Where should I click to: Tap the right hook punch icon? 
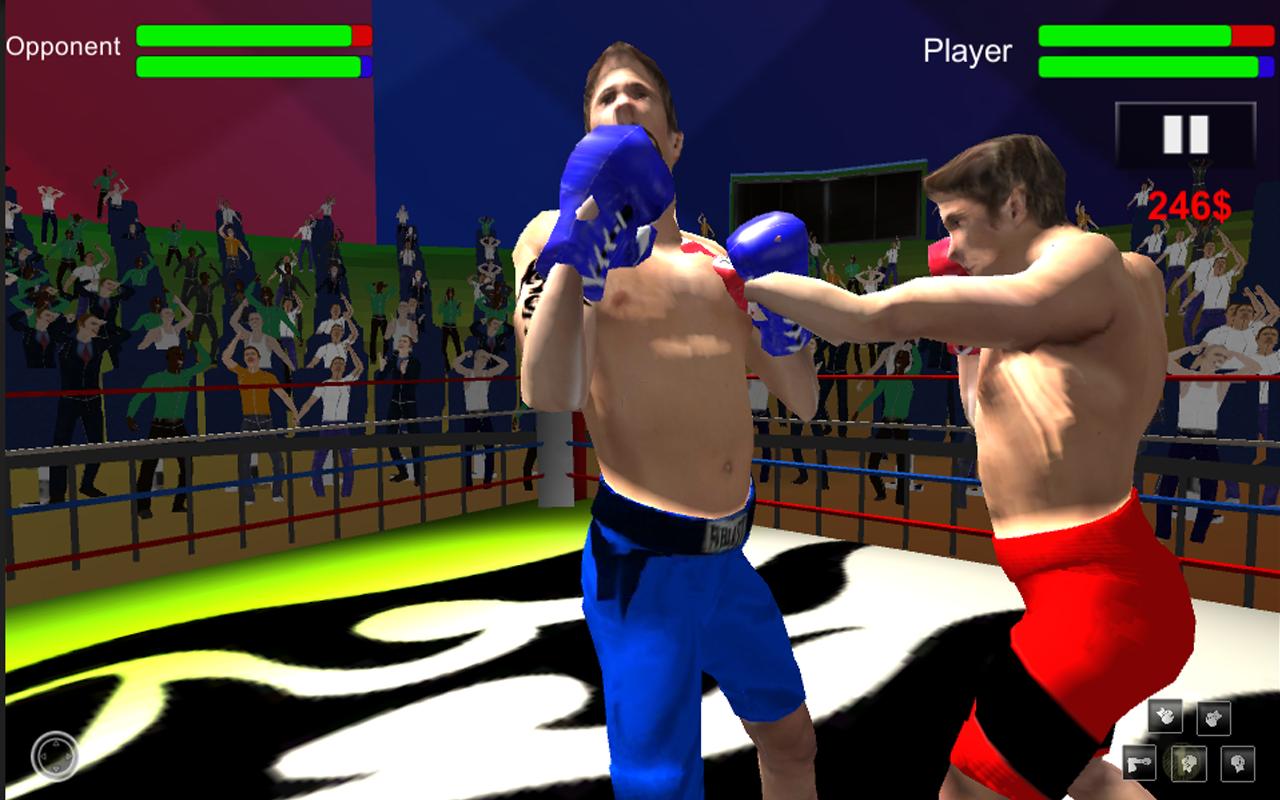pos(1213,720)
